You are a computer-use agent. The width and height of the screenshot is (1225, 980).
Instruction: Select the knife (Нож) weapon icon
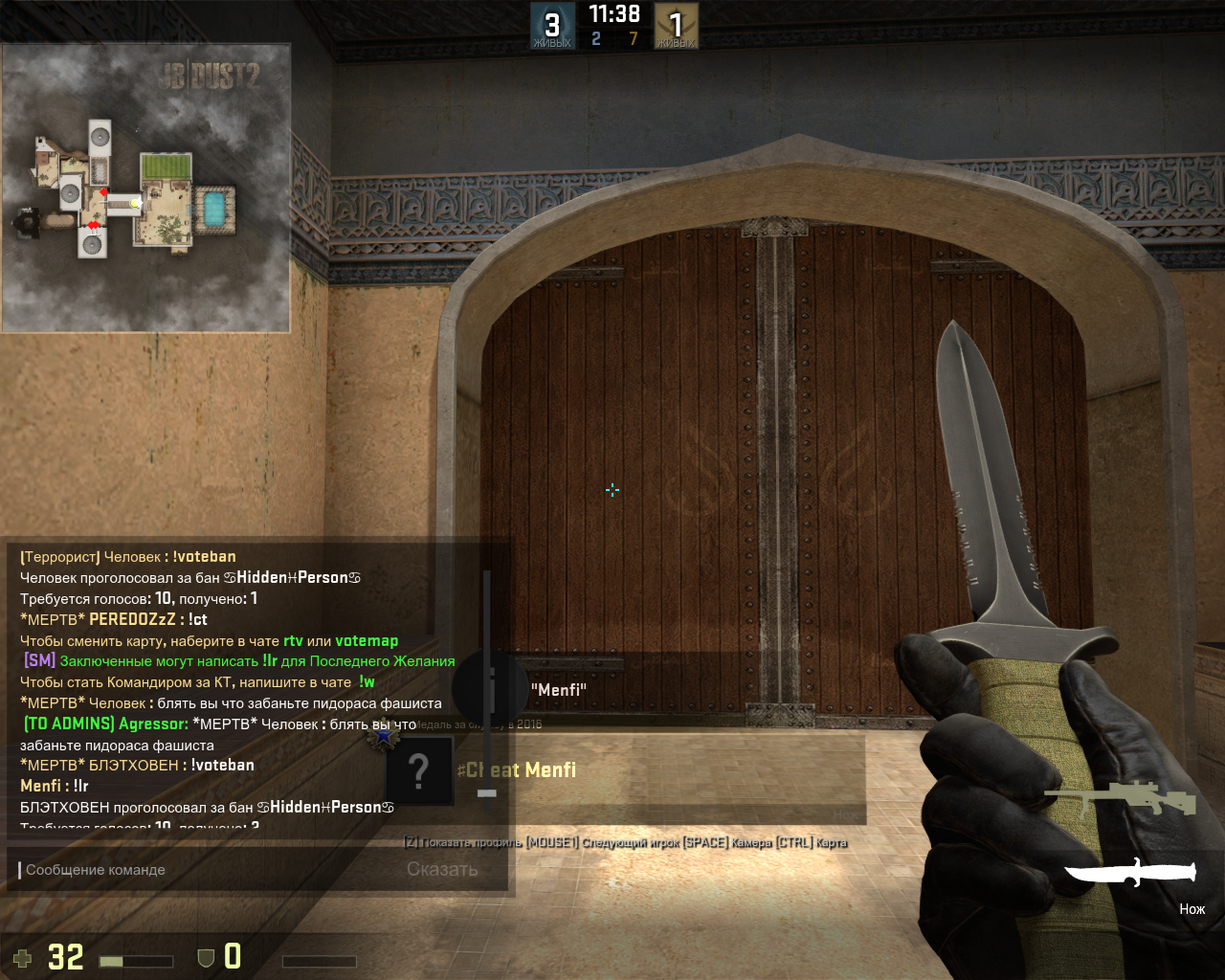(1130, 872)
